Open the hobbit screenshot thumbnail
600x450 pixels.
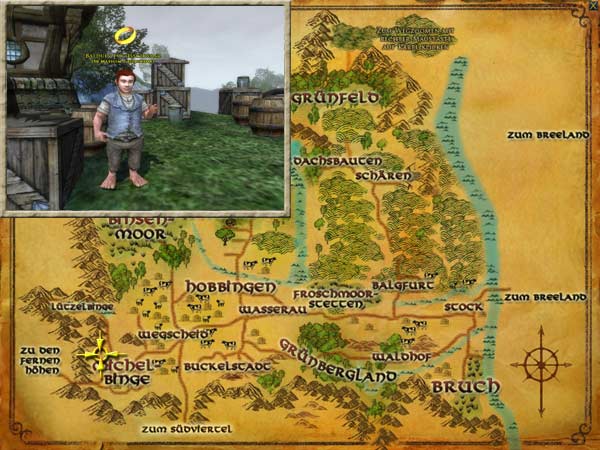coord(145,108)
